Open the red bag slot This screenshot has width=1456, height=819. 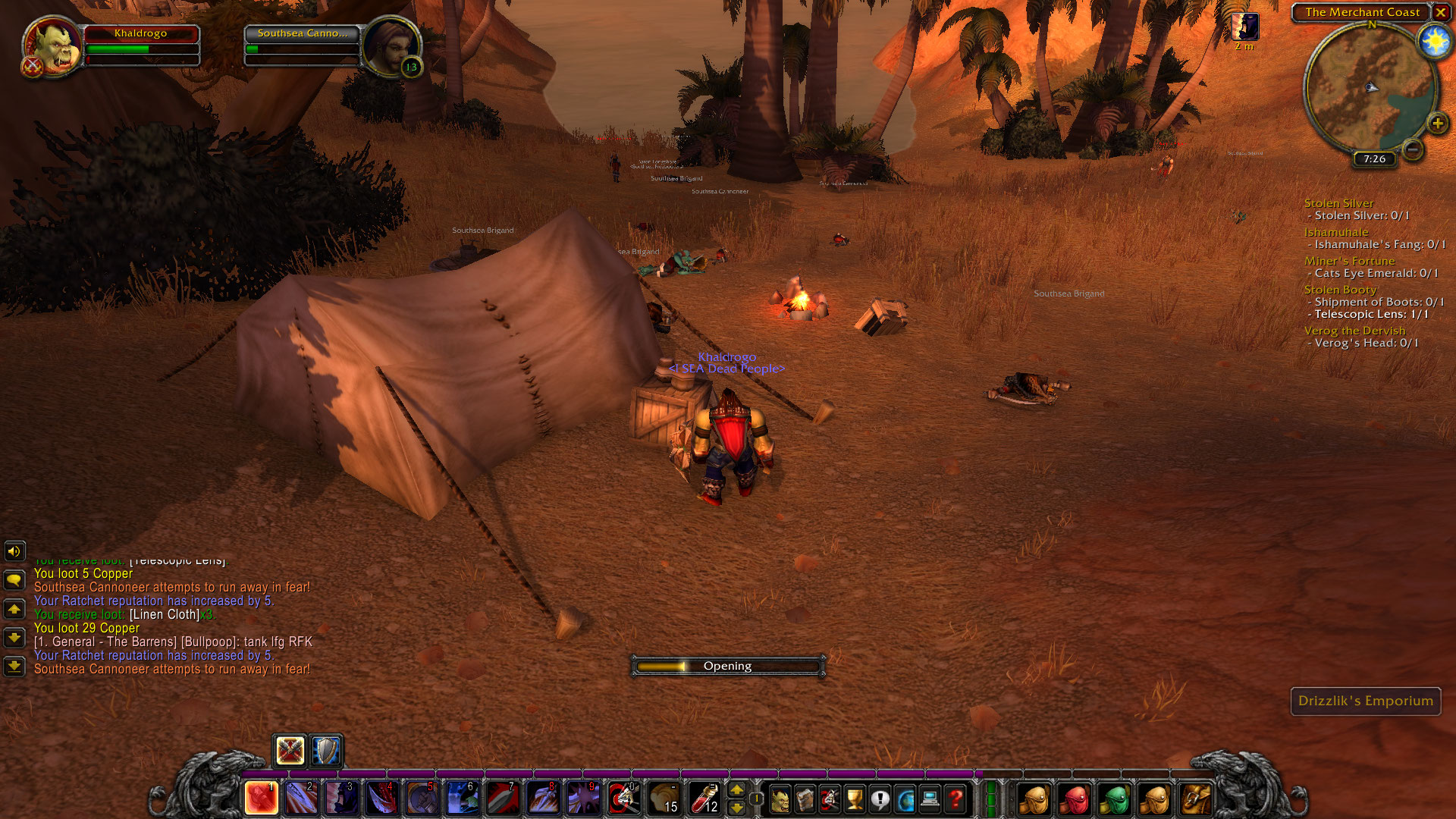(1075, 799)
